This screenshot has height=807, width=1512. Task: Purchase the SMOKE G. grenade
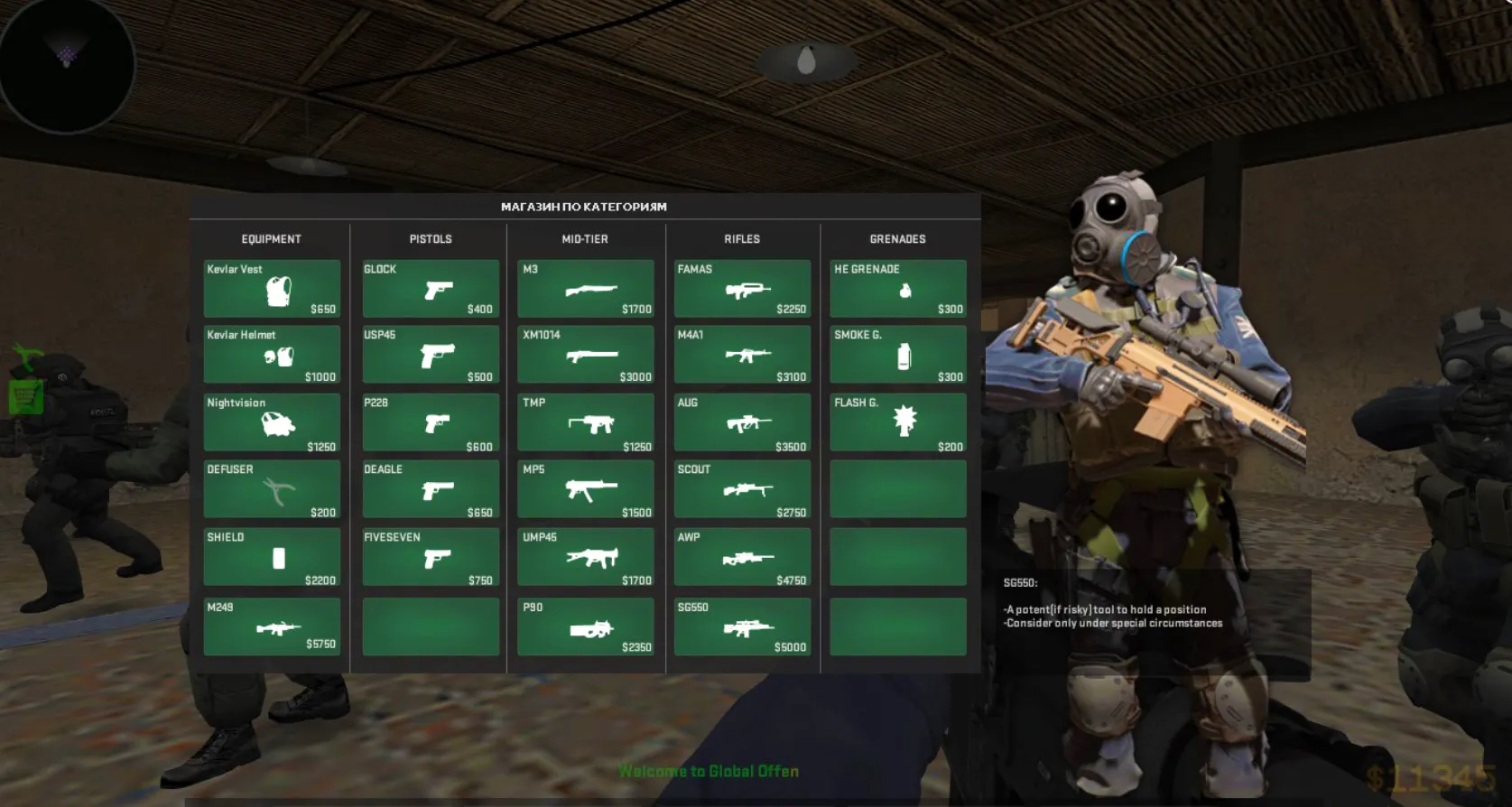tap(898, 356)
